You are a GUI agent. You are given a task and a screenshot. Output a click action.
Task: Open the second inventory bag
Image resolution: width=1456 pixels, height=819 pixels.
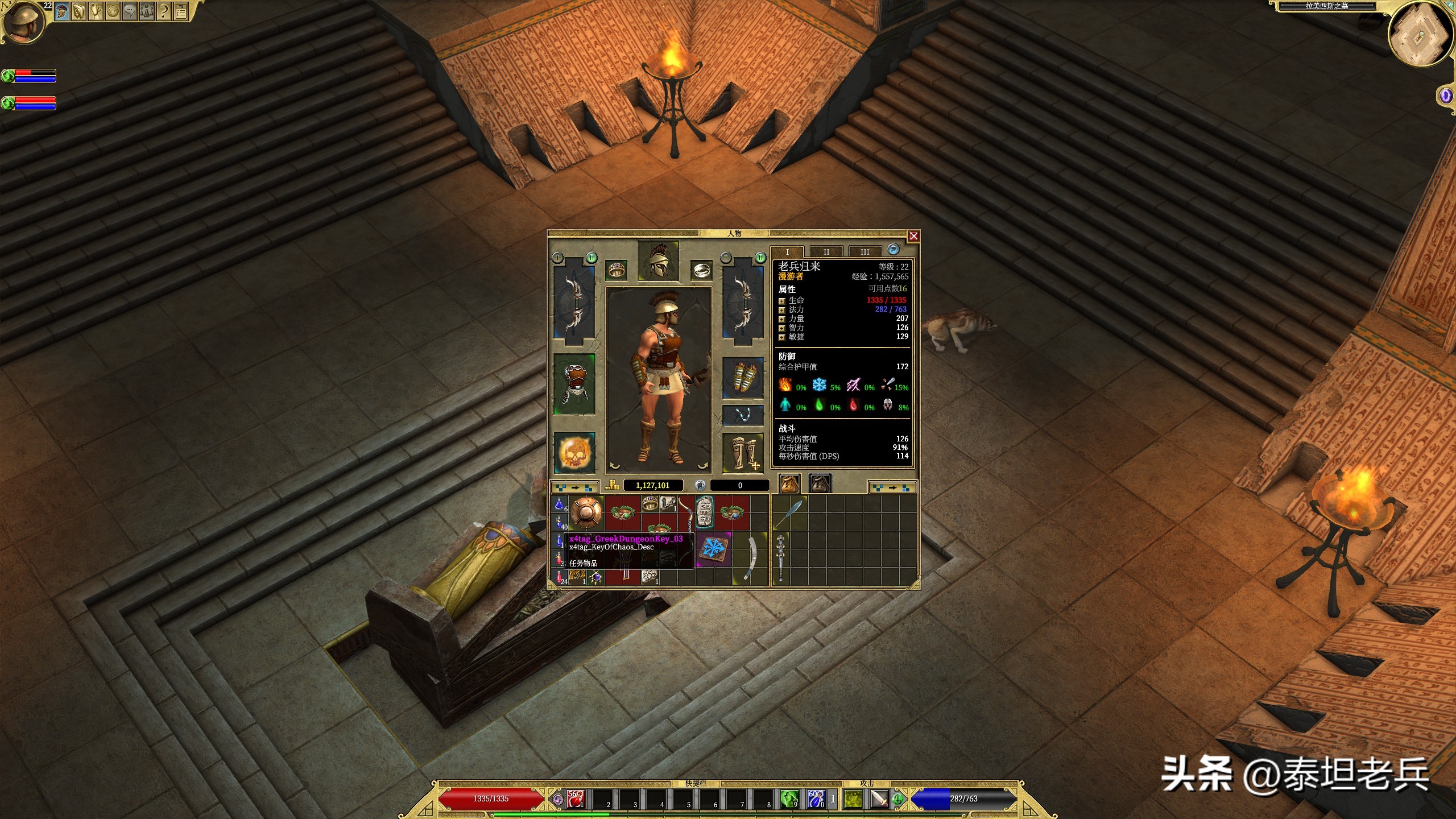[820, 484]
